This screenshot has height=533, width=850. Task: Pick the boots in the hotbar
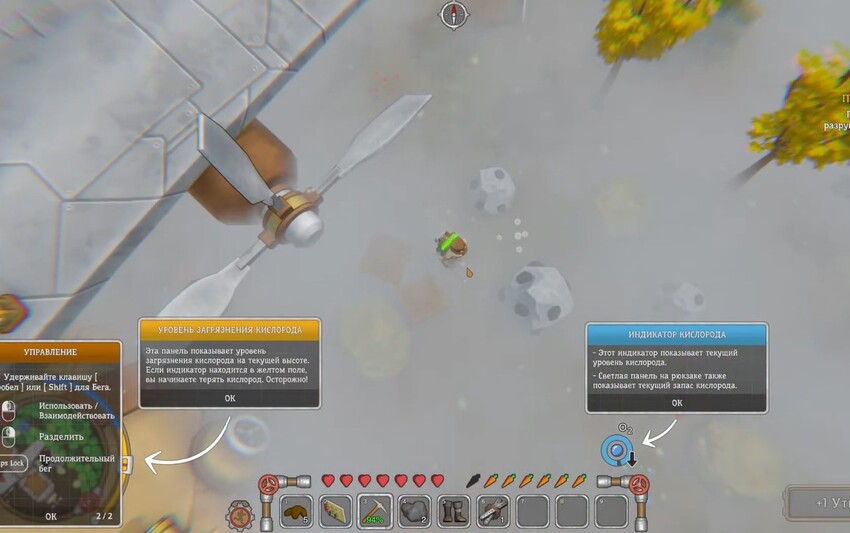coord(454,511)
